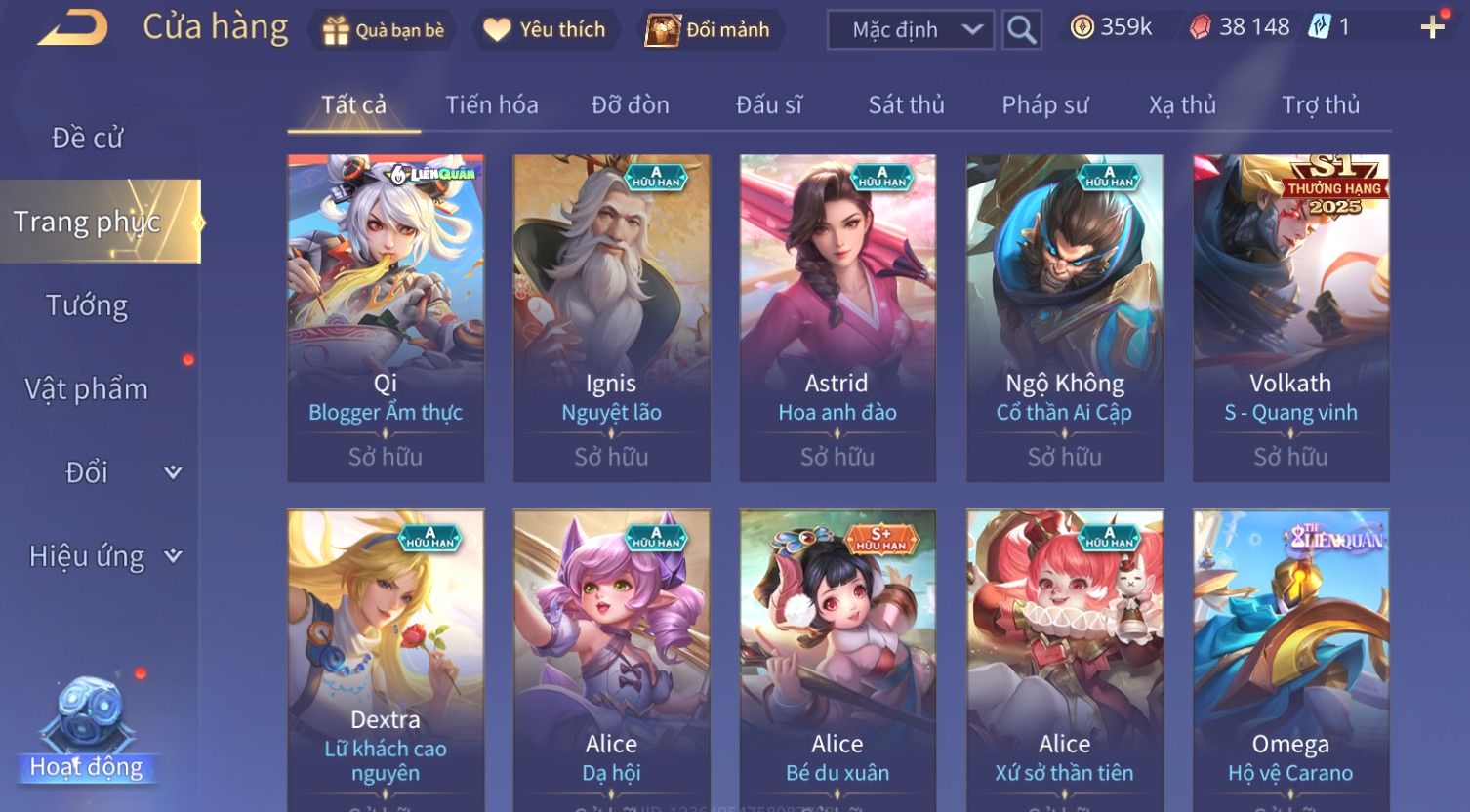View the Volkath S - Quang vinh skin
Image resolution: width=1470 pixels, height=812 pixels.
(x=1290, y=317)
